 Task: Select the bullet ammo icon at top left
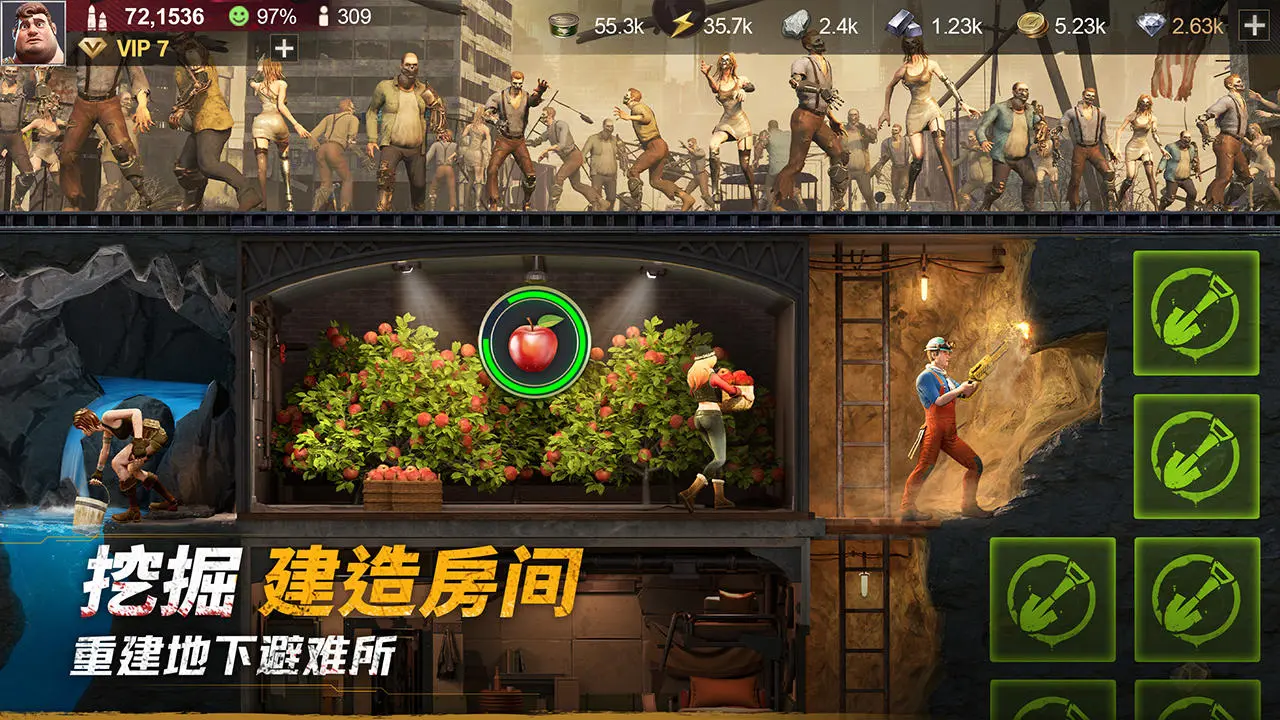(97, 16)
